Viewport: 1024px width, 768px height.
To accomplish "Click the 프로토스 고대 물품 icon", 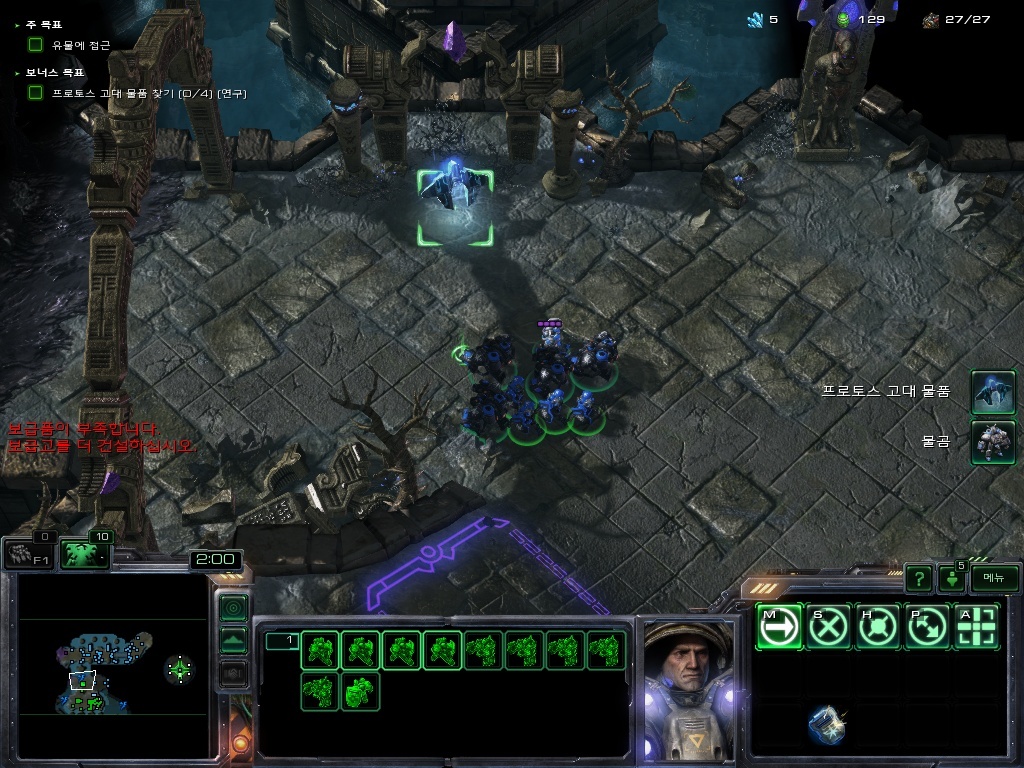I will pos(993,392).
